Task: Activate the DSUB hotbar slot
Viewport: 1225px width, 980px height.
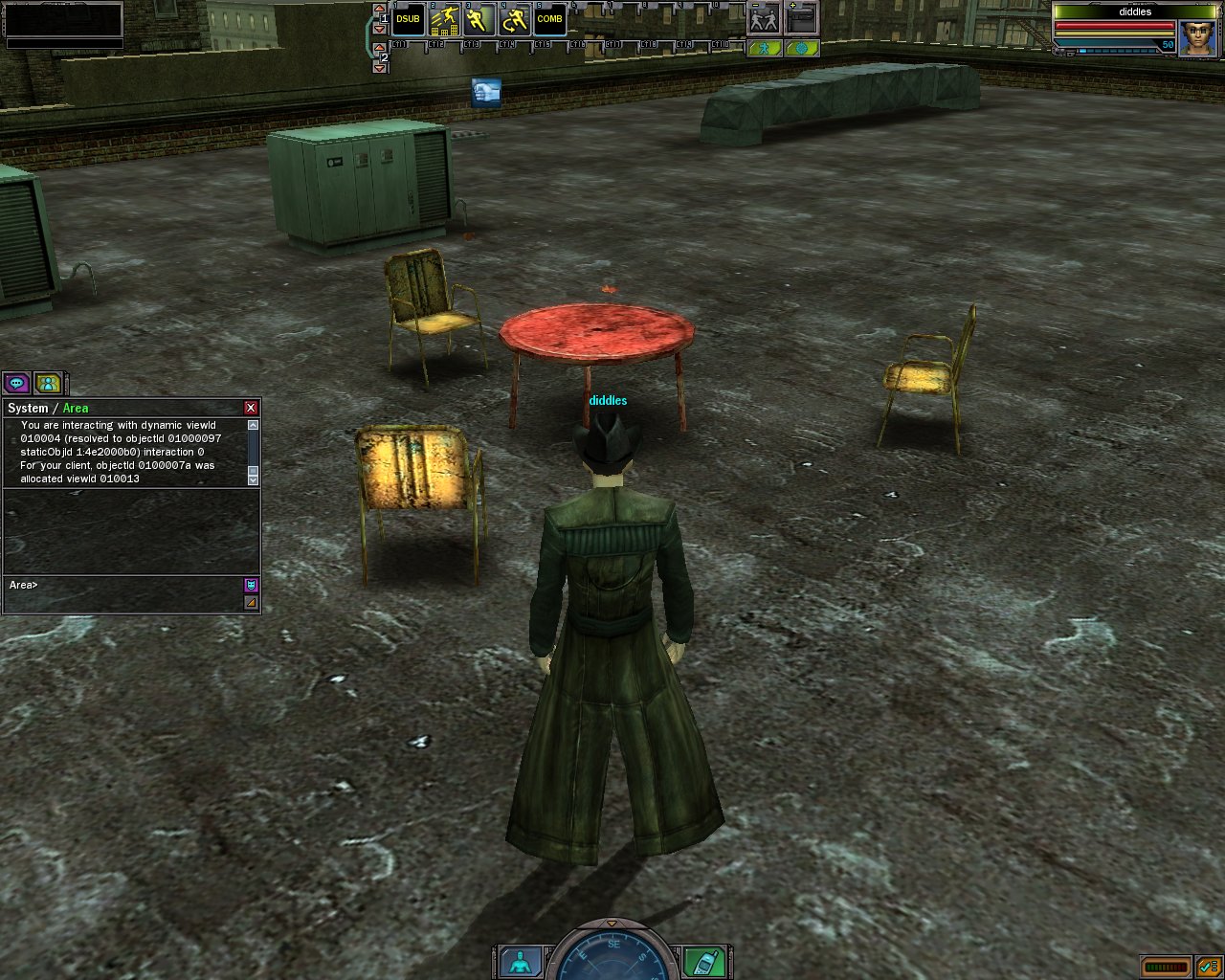Action: [x=408, y=19]
